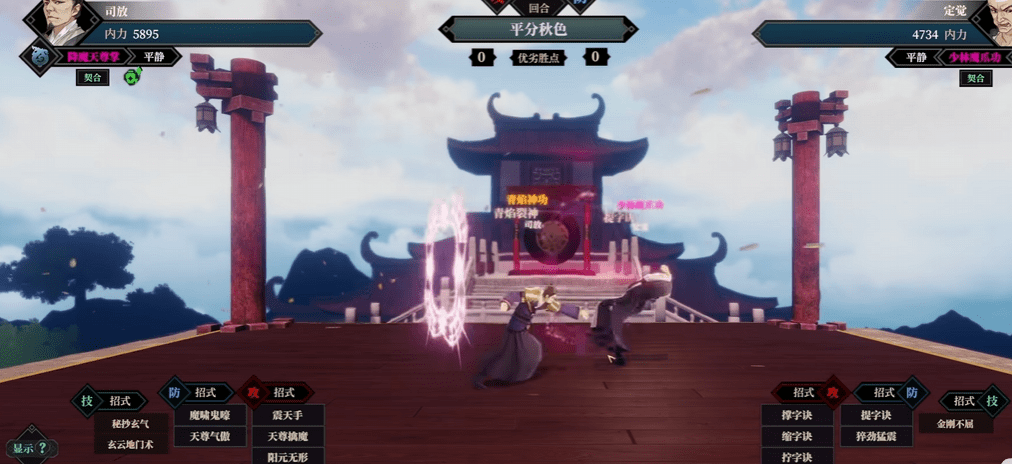Click the left player's 契合 tag
Viewport: 1012px width, 464px height.
(92, 77)
